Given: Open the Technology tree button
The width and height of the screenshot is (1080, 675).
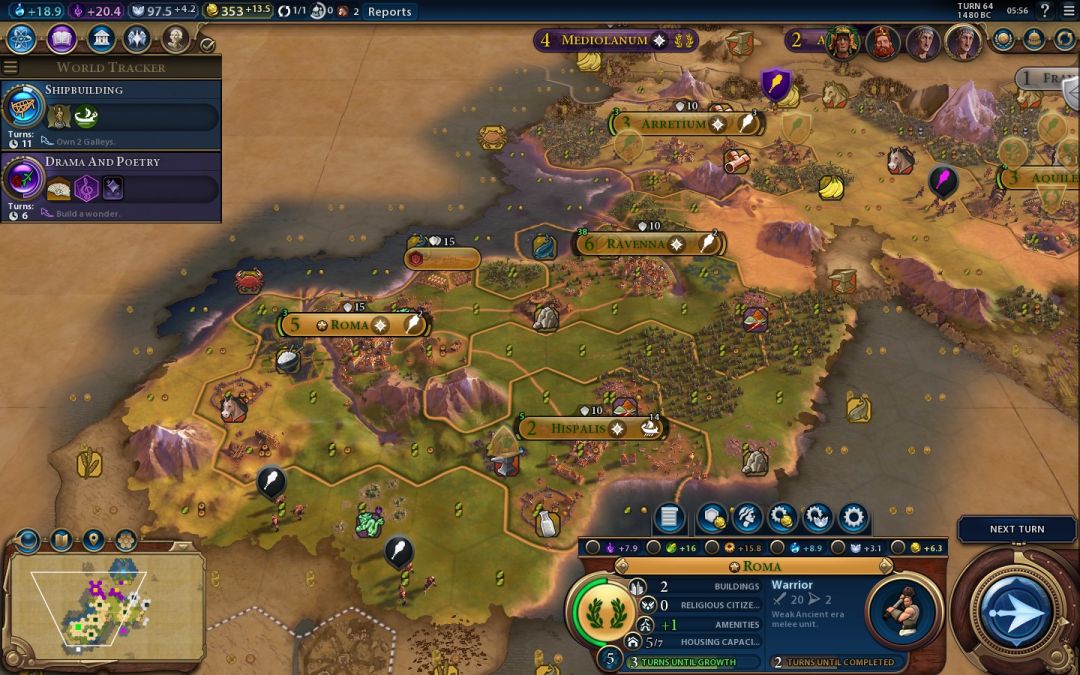Looking at the screenshot, I should coord(23,39).
